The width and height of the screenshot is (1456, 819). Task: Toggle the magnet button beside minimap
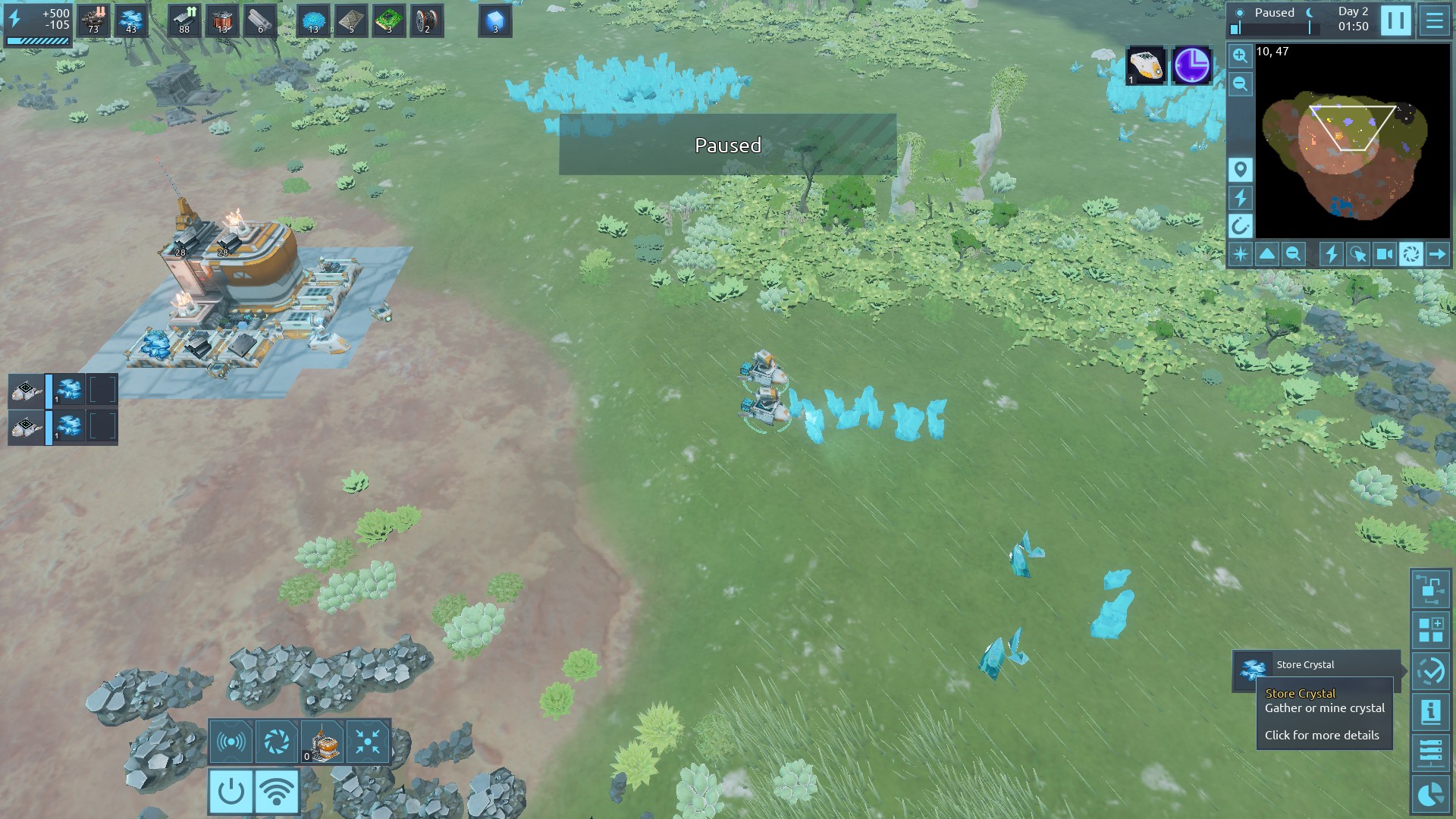pyautogui.click(x=1240, y=226)
